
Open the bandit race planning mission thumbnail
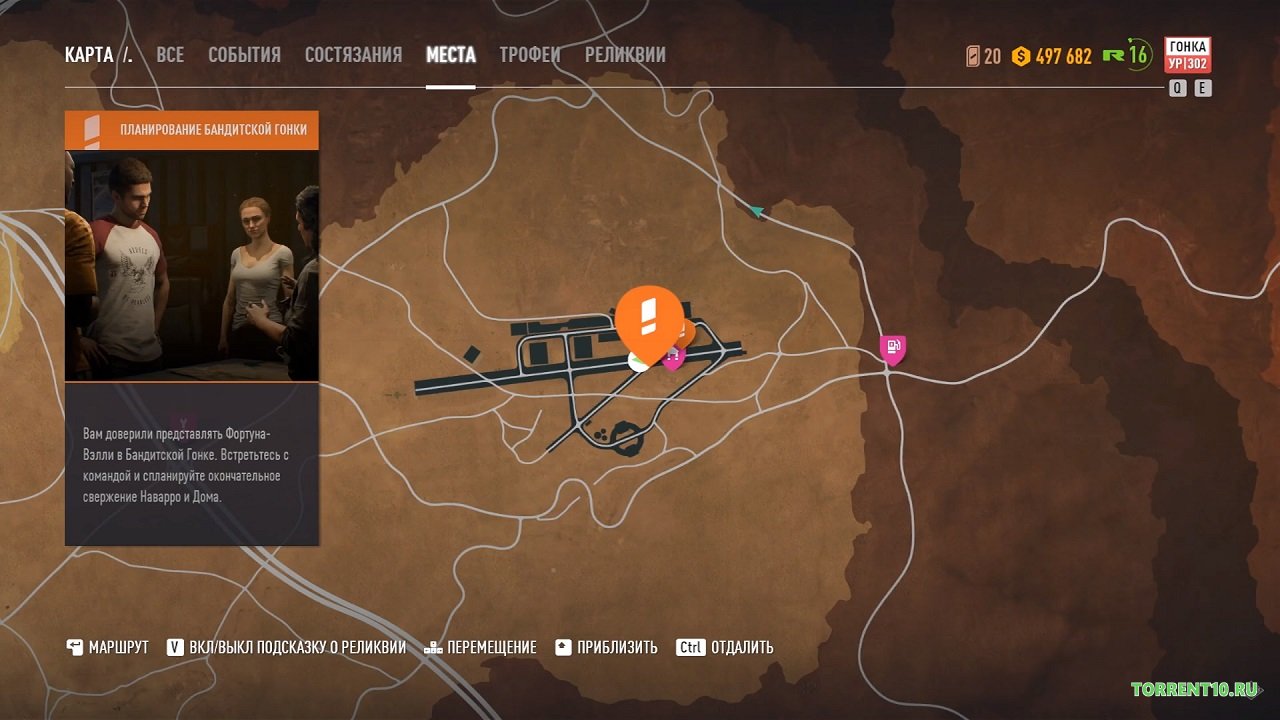(192, 265)
